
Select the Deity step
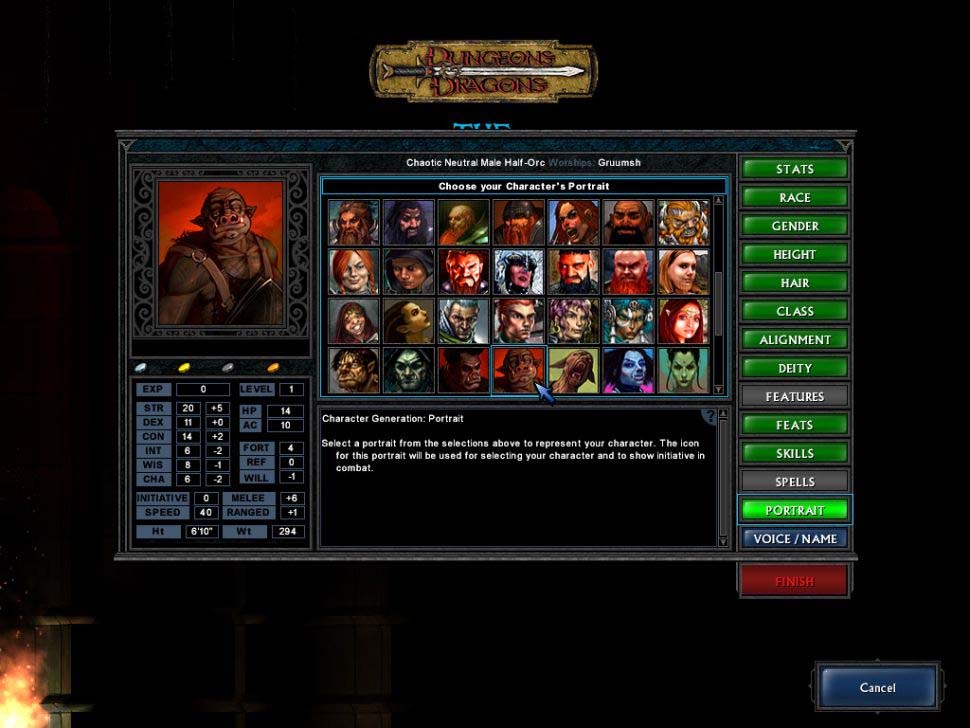pyautogui.click(x=795, y=368)
